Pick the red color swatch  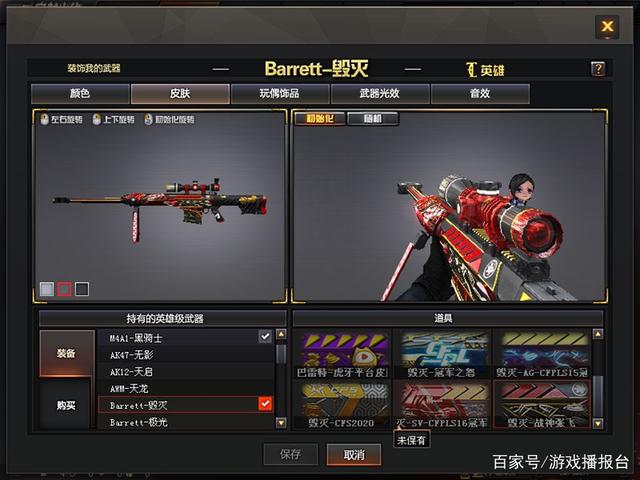(x=64, y=289)
